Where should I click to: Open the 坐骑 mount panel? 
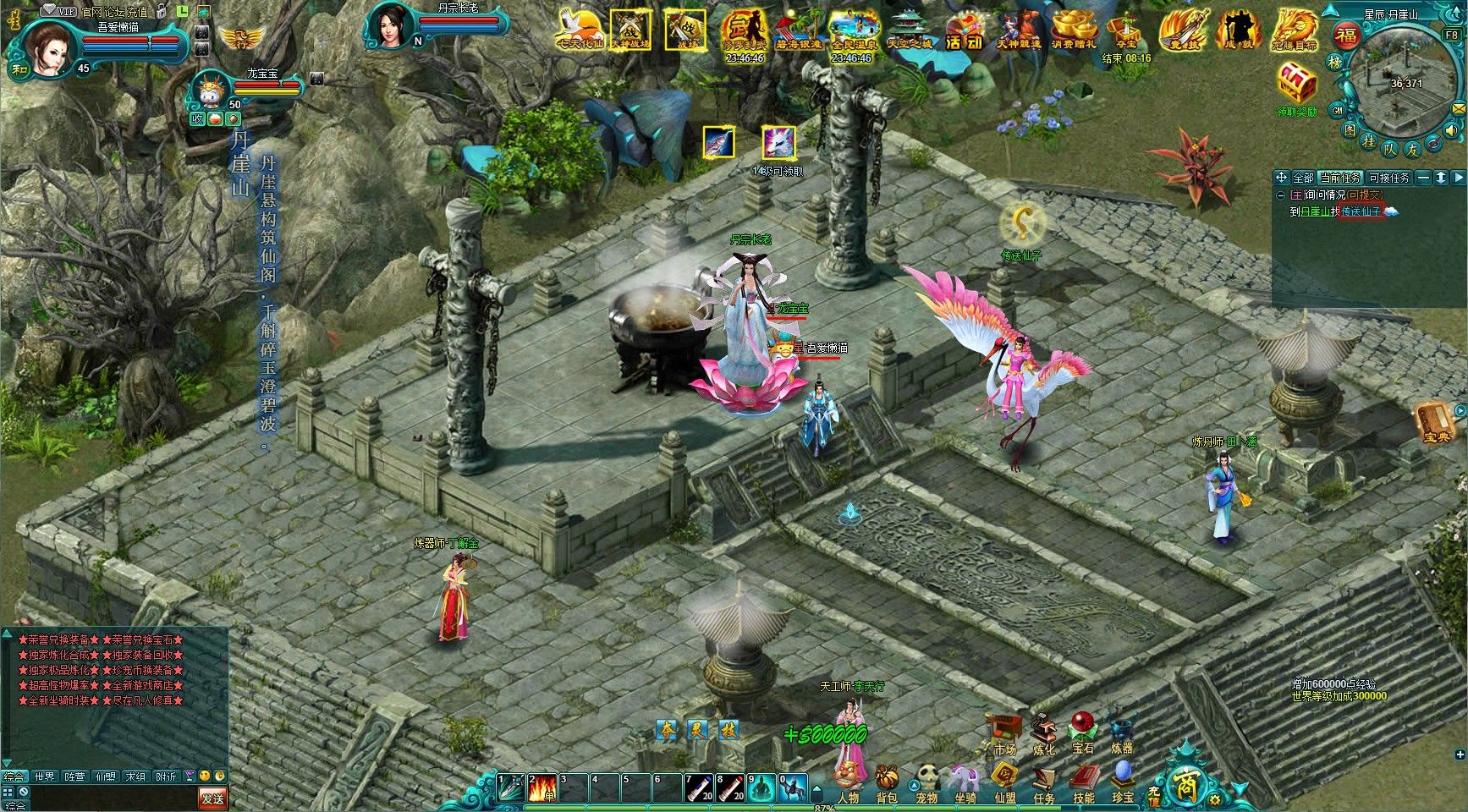965,781
